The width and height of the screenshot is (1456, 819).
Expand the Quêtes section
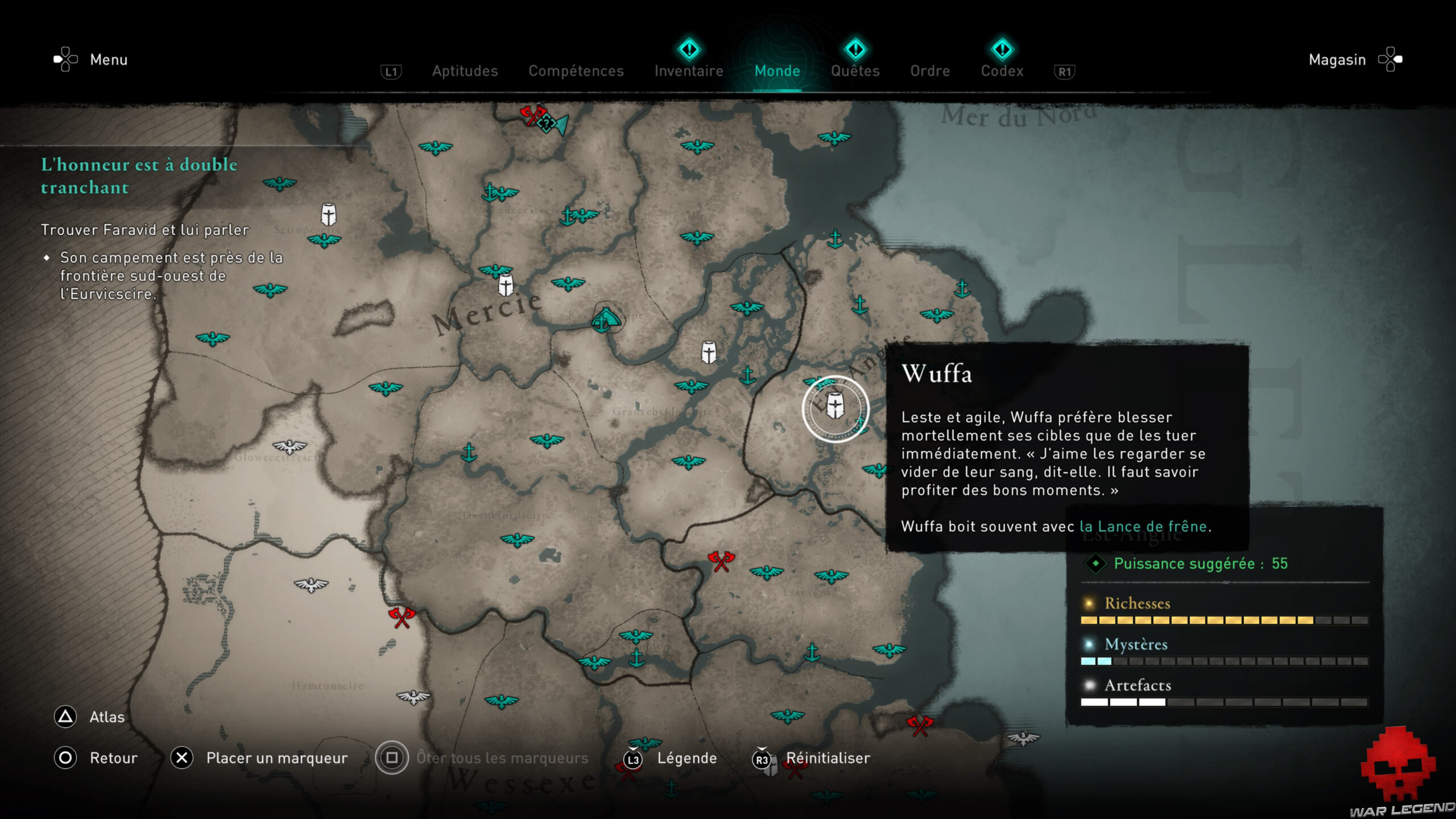tap(855, 71)
